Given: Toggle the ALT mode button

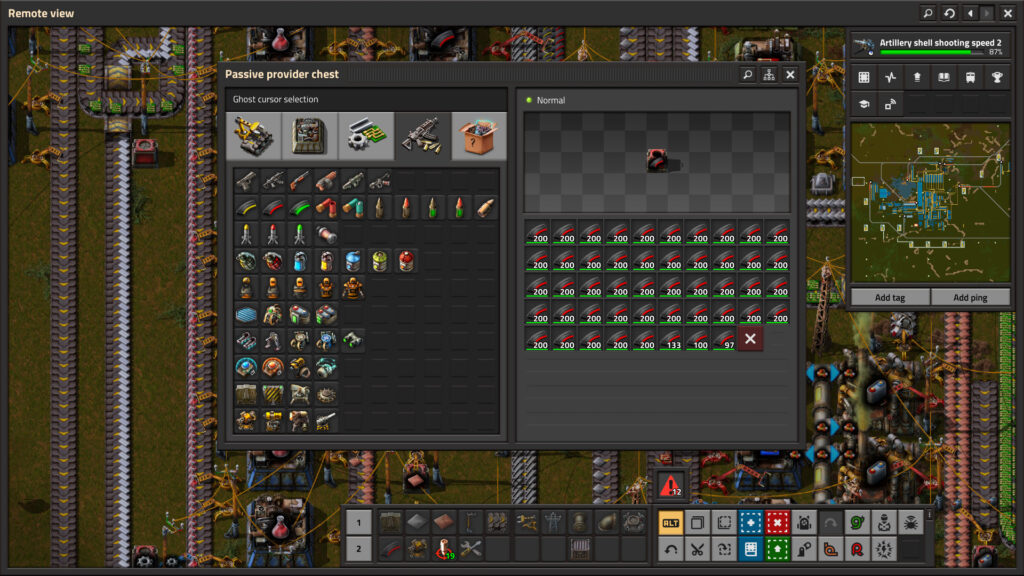Looking at the screenshot, I should tap(670, 522).
